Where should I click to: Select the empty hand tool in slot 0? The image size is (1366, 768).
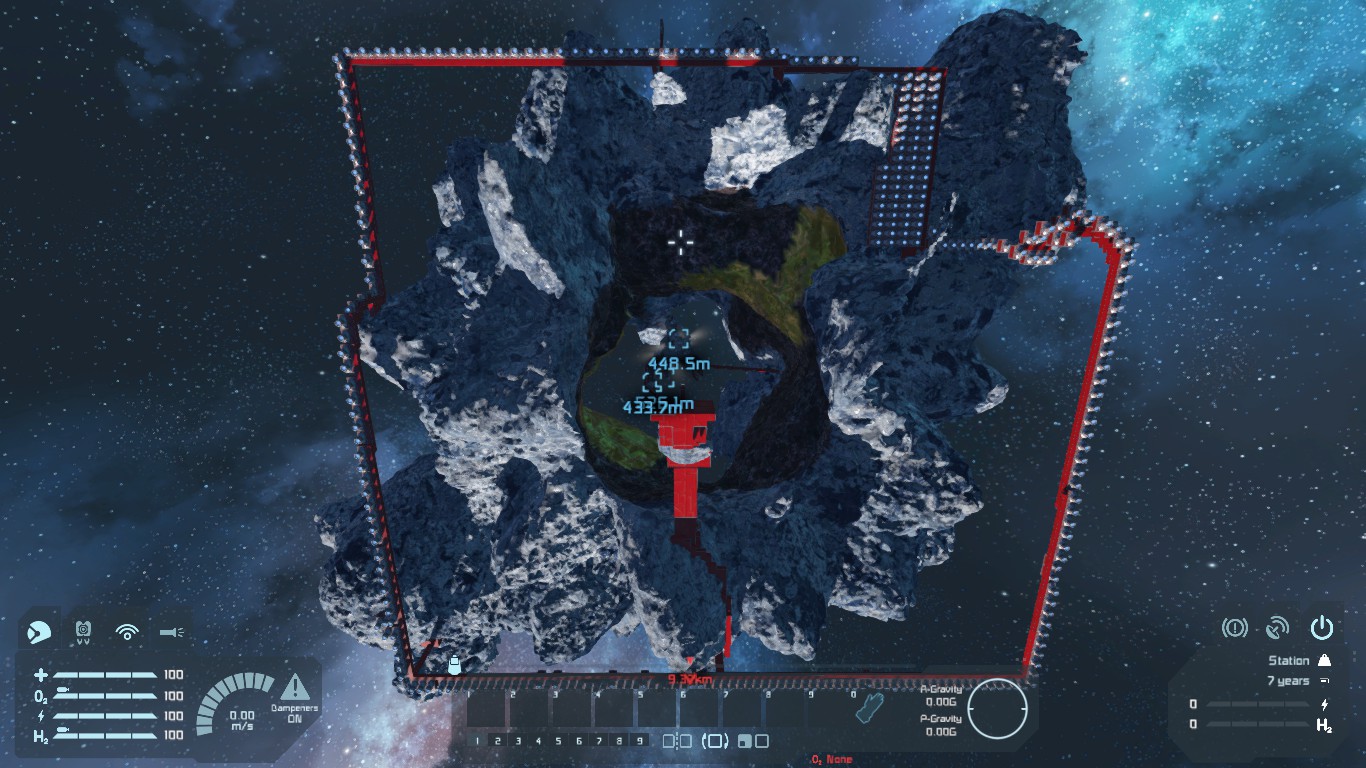(x=869, y=707)
